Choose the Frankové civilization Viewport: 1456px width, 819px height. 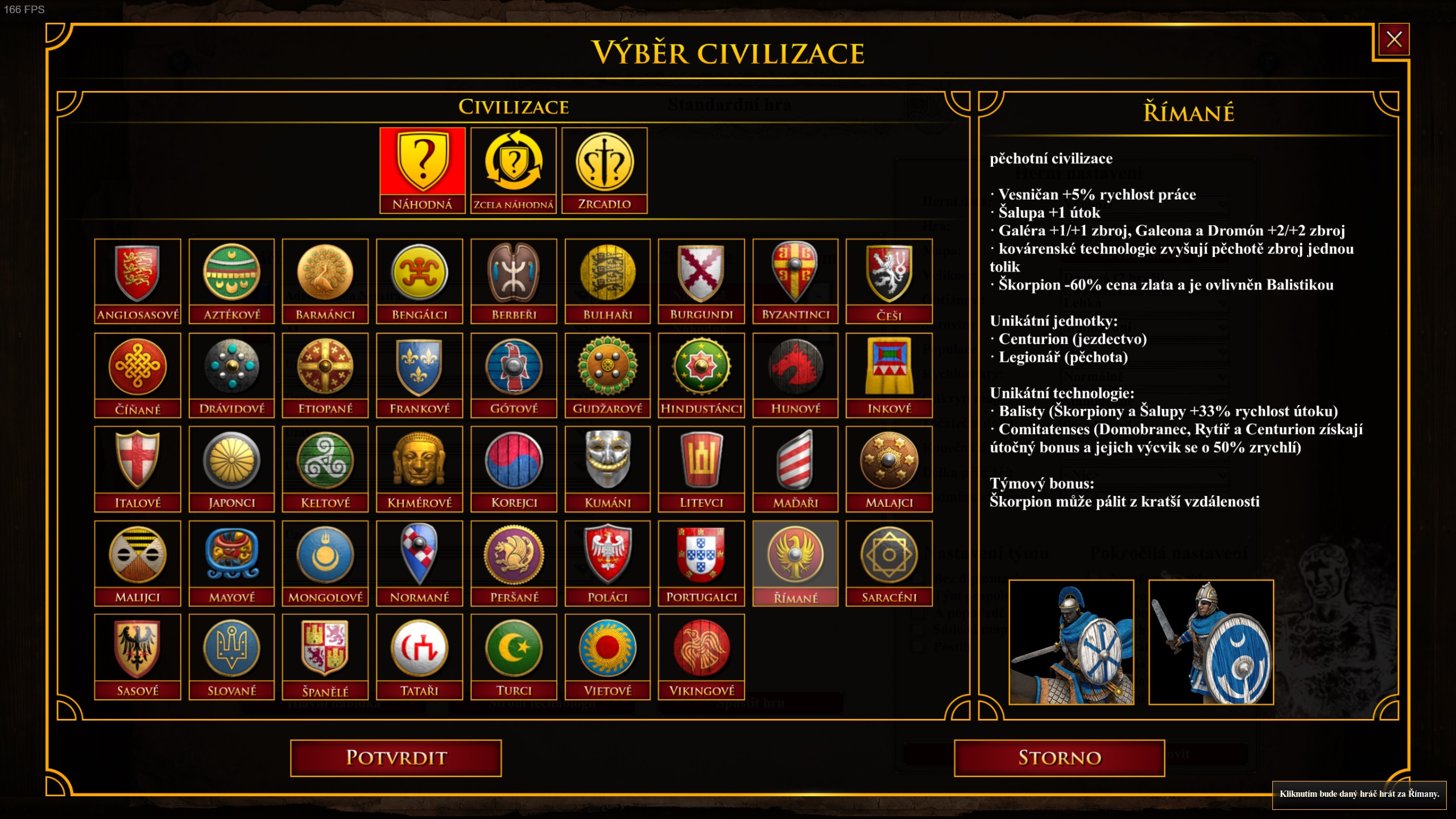[419, 375]
